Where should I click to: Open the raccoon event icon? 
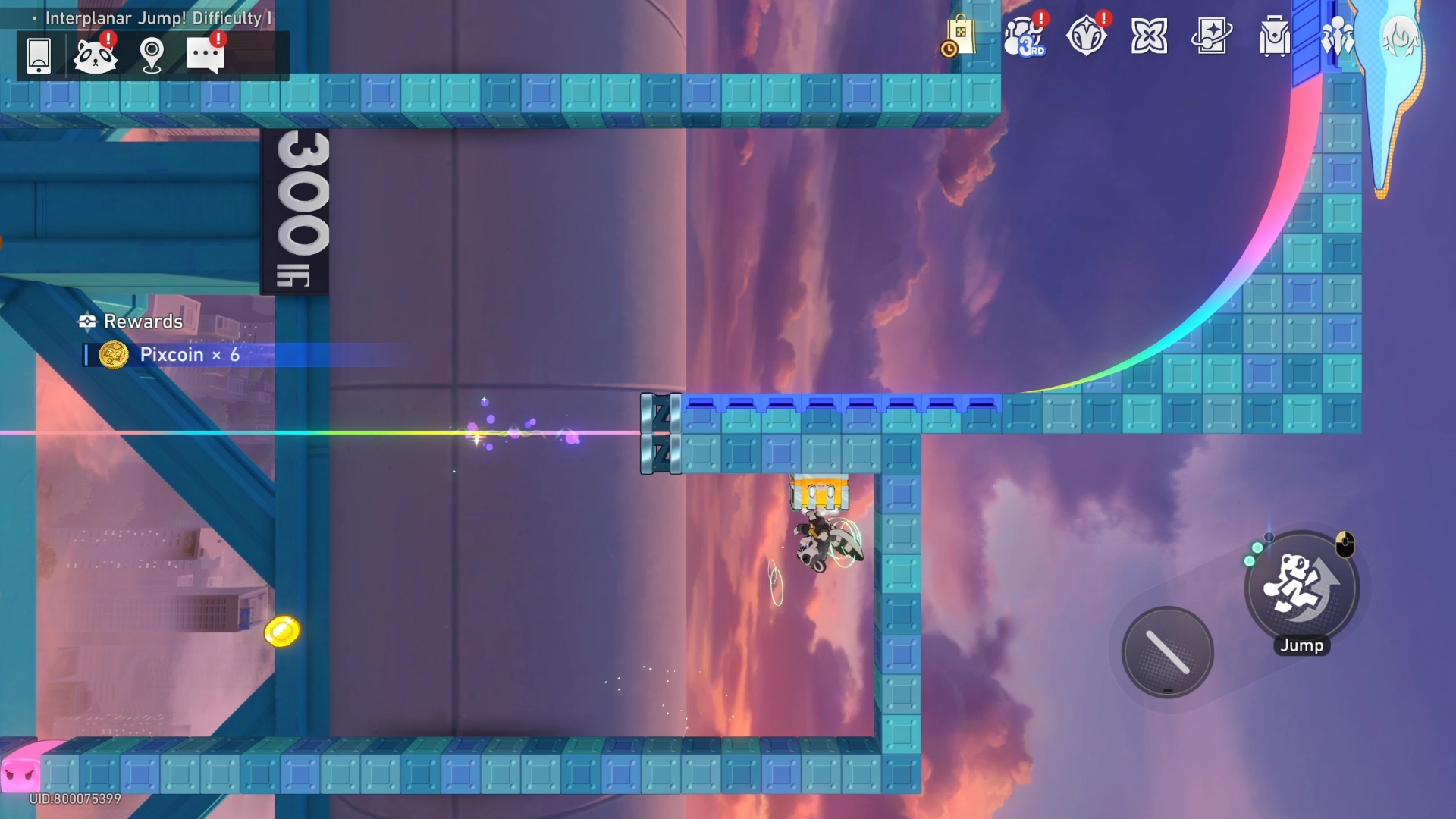point(95,55)
